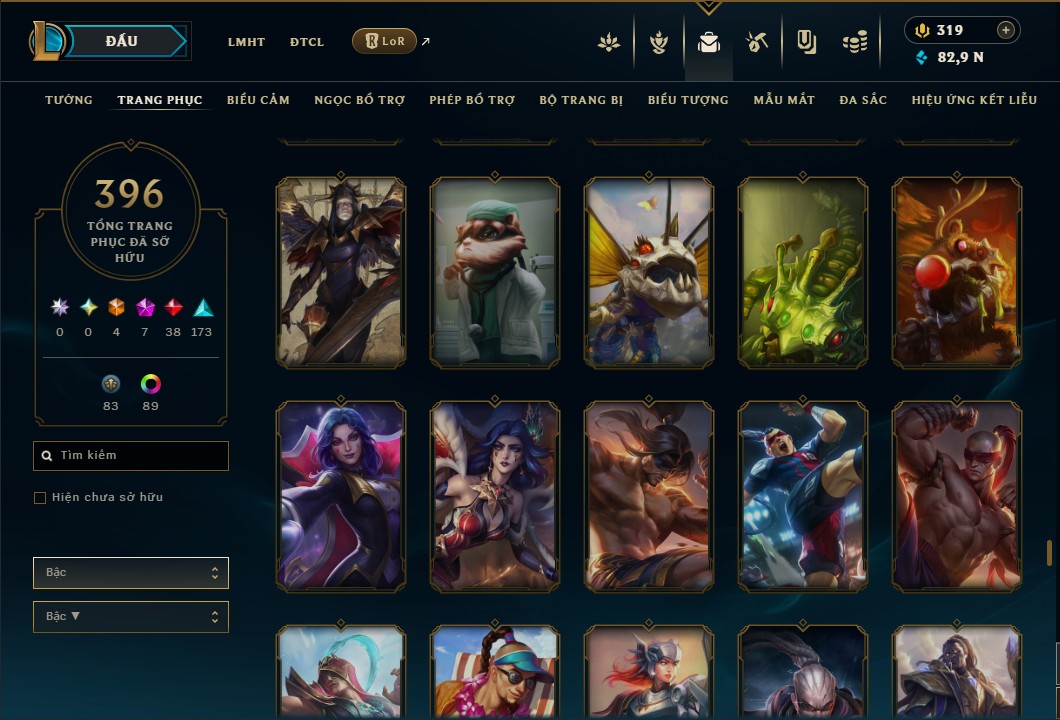Image resolution: width=1060 pixels, height=720 pixels.
Task: Open the clover-like icon in top bar
Action: 608,42
